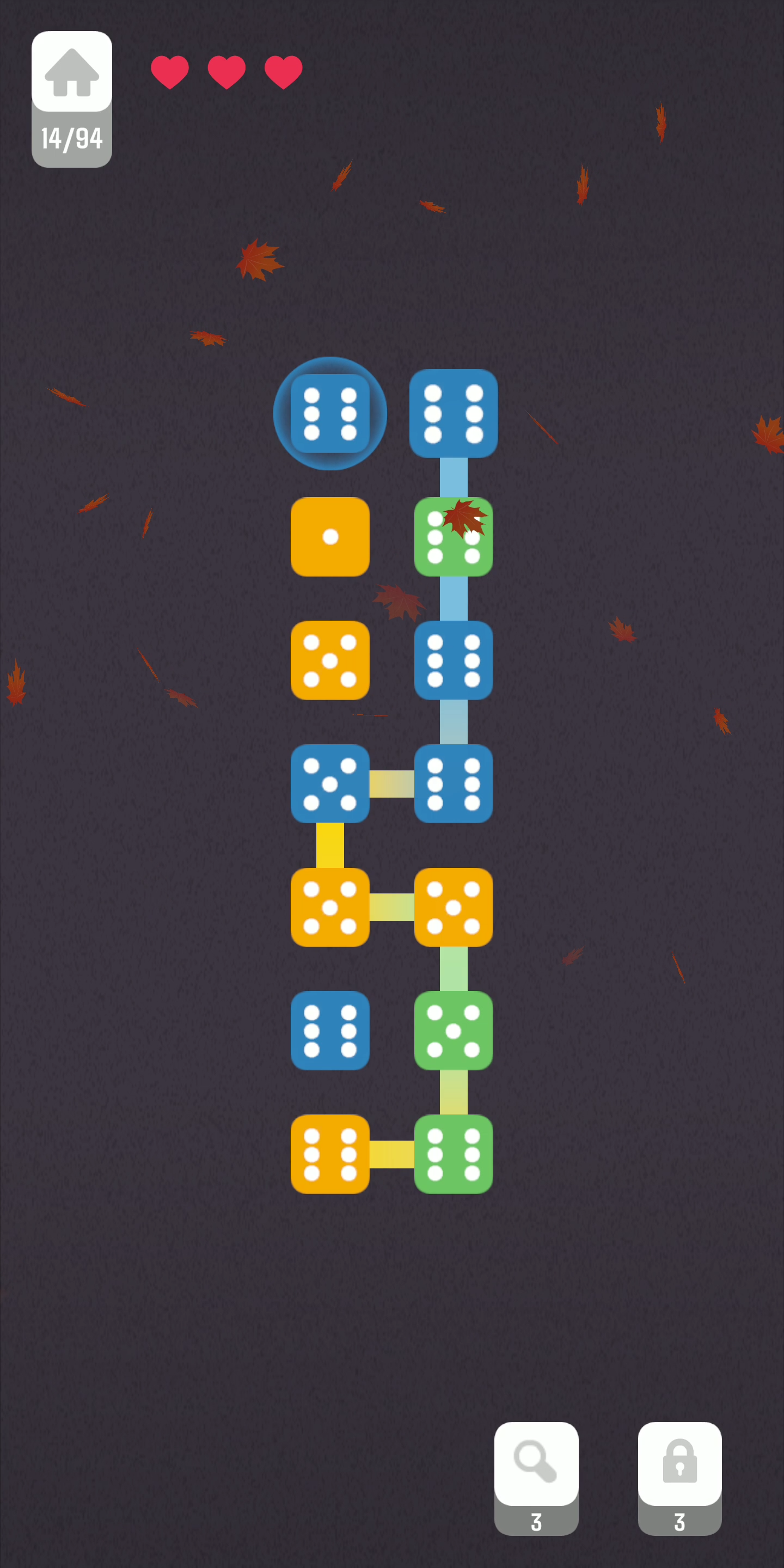Image resolution: width=784 pixels, height=1568 pixels.
Task: Select the blue six connected below the green
Action: coord(454,661)
